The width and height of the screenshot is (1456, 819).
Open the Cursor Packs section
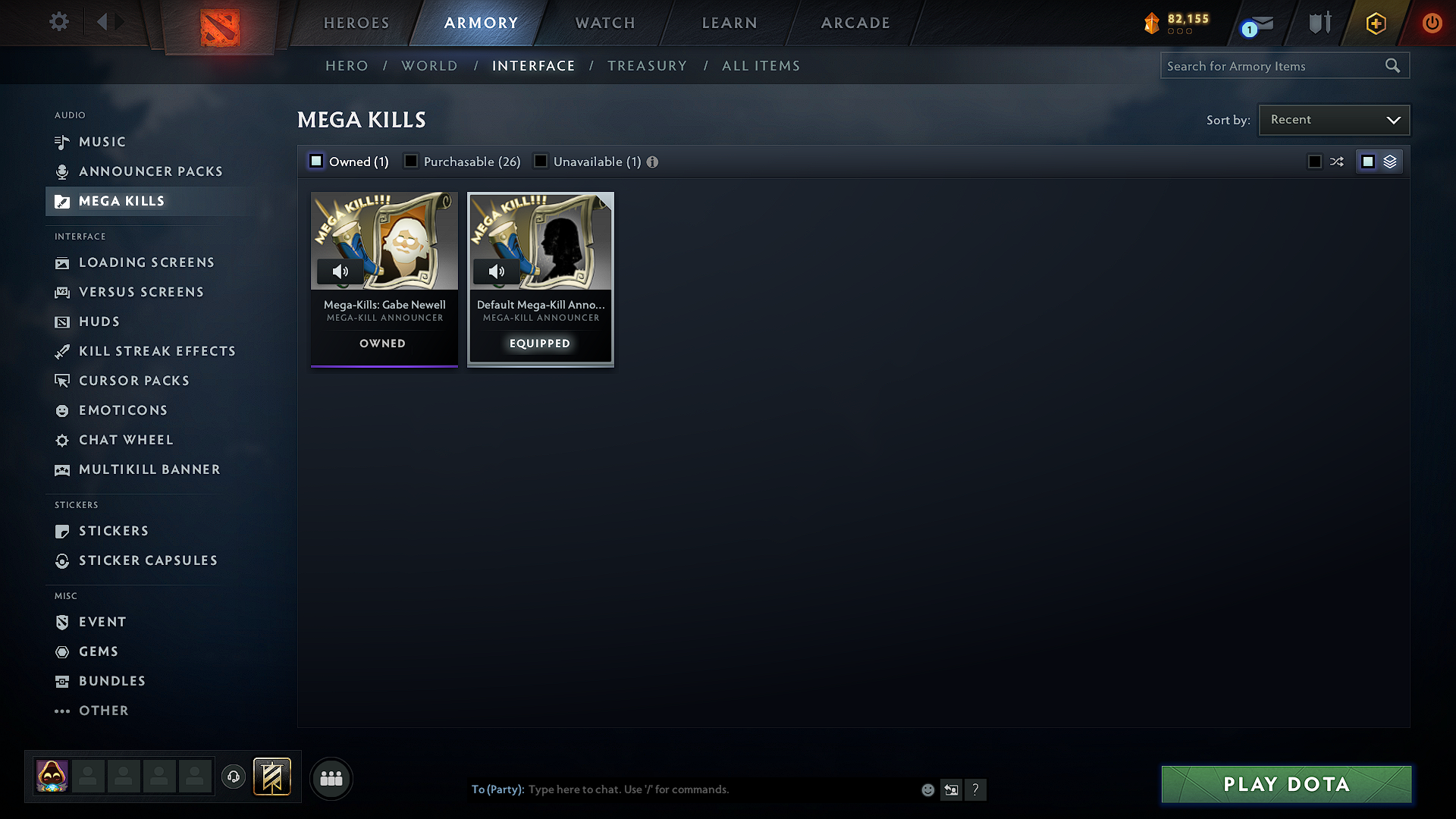pos(134,380)
